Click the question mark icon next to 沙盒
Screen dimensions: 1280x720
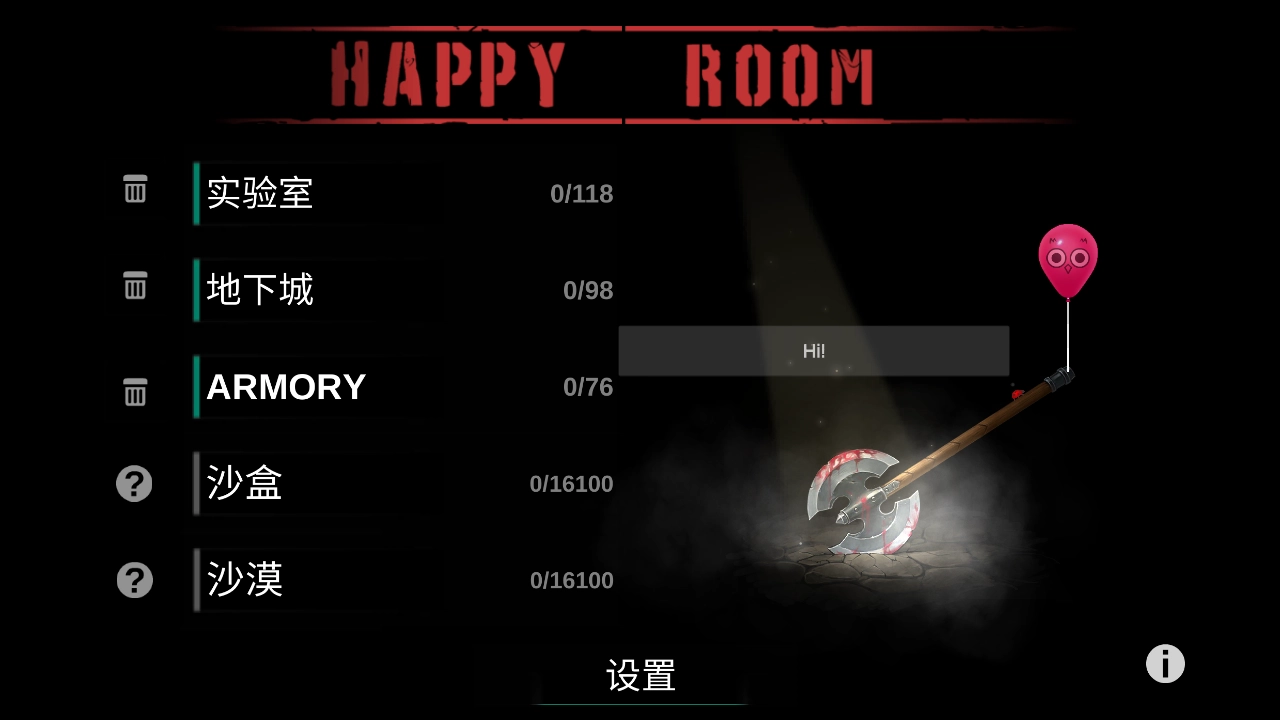[x=135, y=483]
